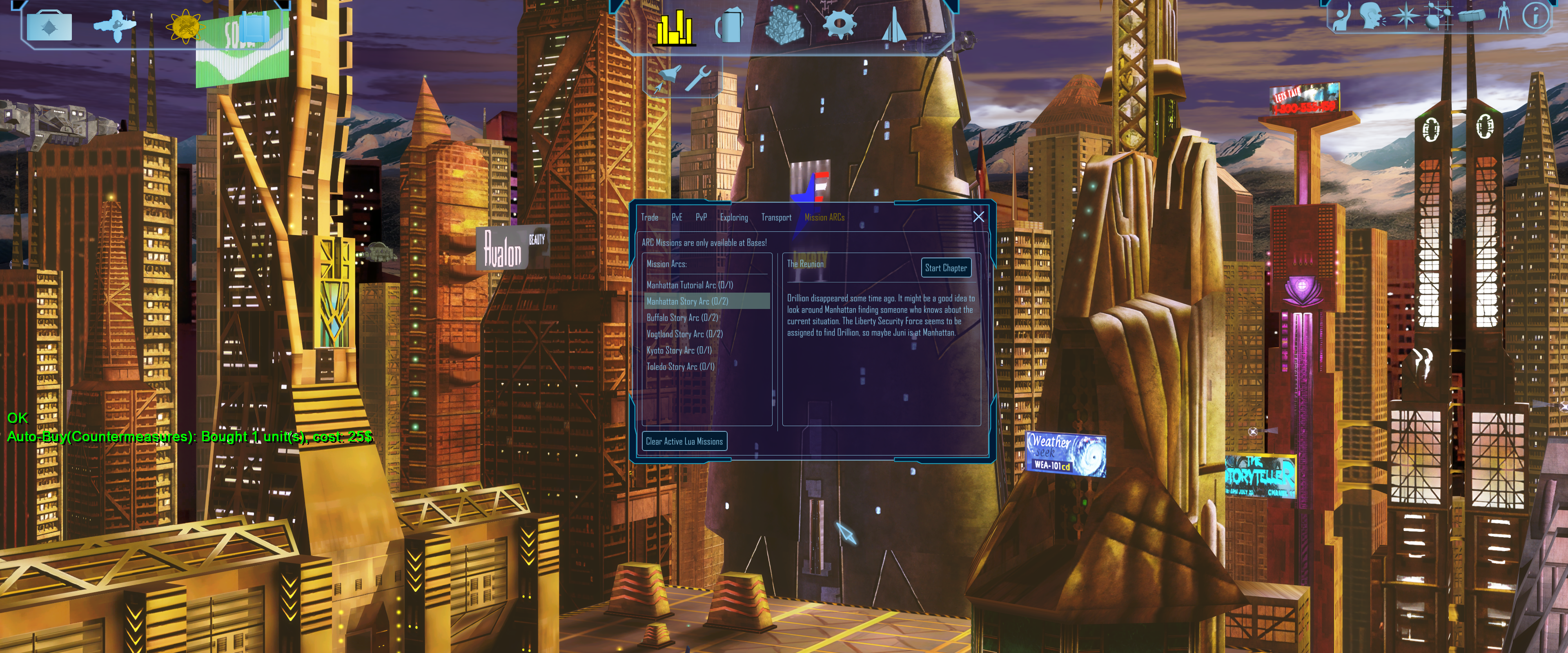This screenshot has height=653, width=1568.
Task: Start the chapter for The Reunion
Action: point(945,268)
